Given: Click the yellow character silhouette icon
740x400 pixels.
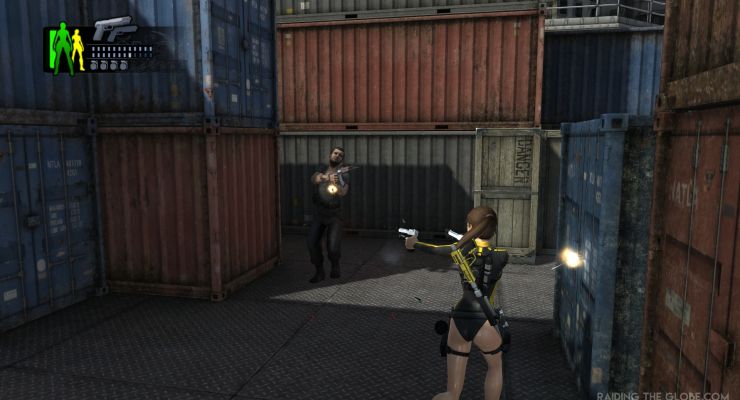Looking at the screenshot, I should [x=78, y=51].
